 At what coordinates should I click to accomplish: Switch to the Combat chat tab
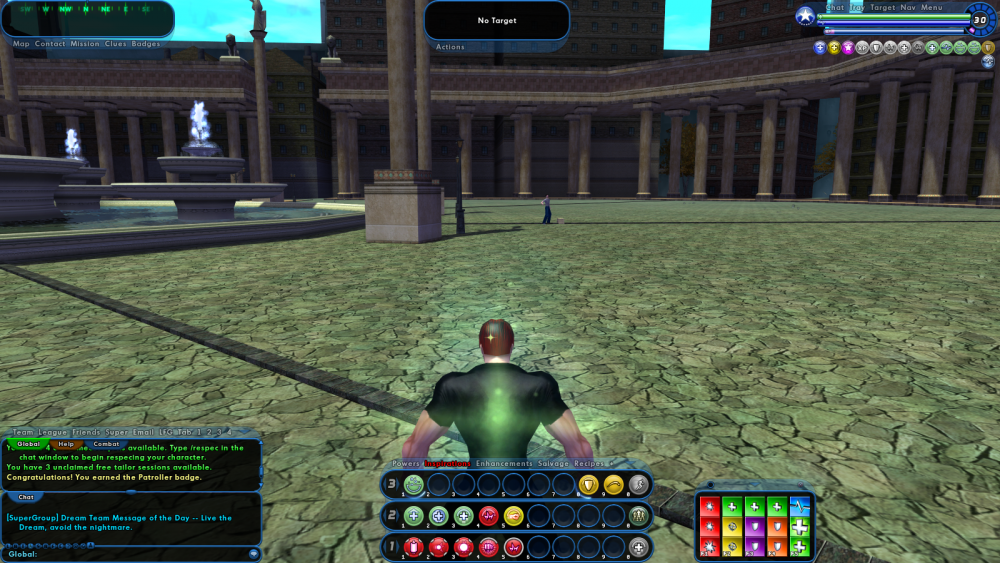click(106, 443)
